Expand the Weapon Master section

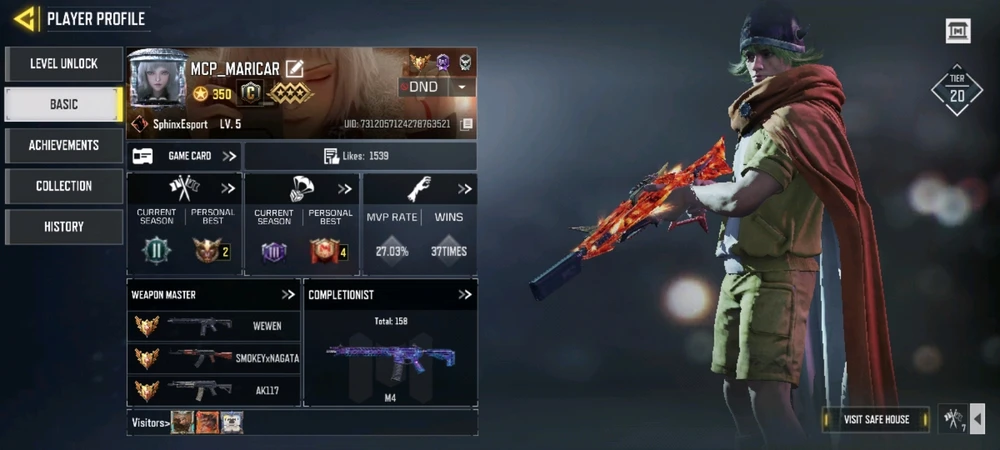pyautogui.click(x=288, y=295)
